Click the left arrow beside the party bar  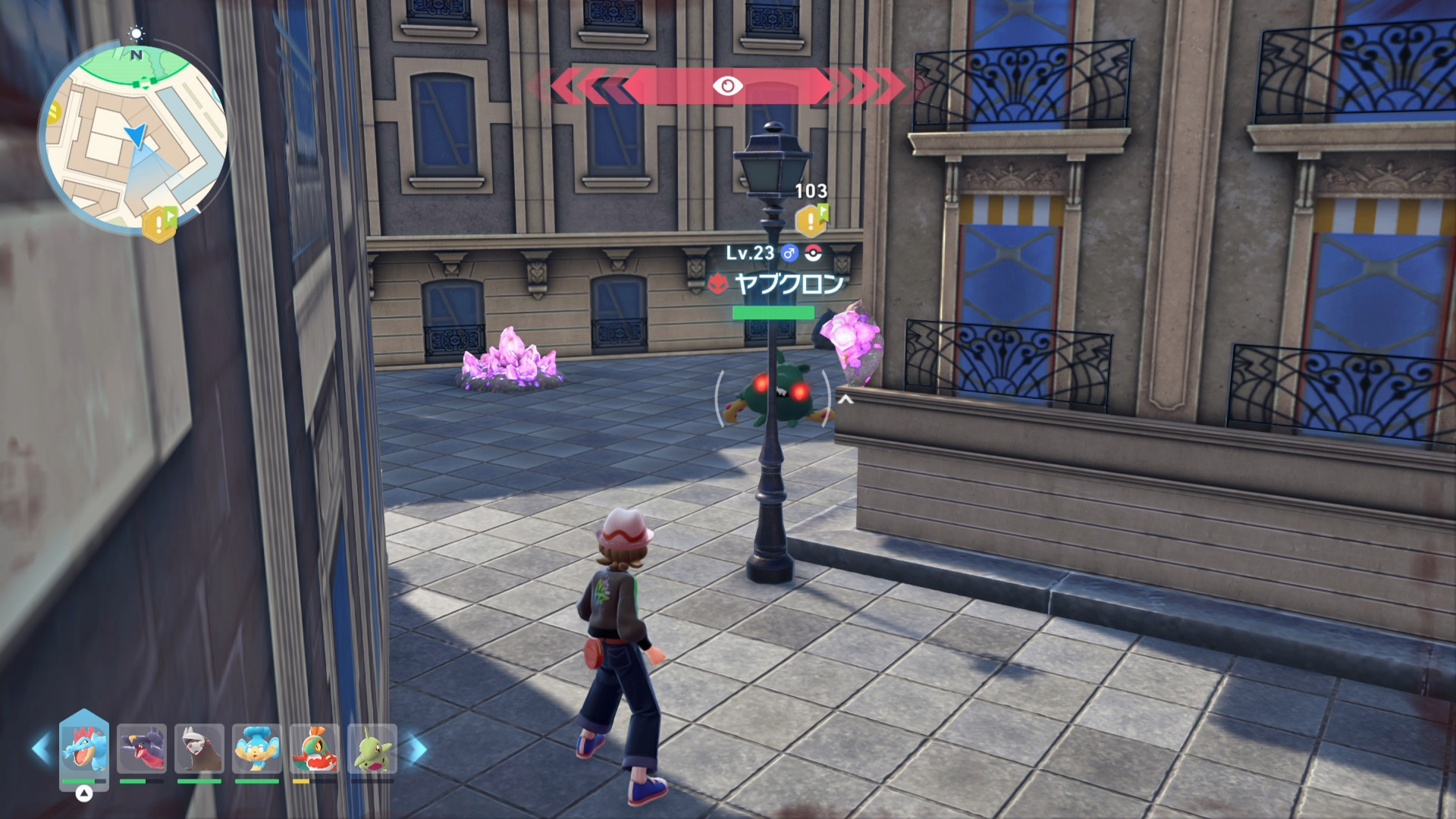pyautogui.click(x=41, y=749)
